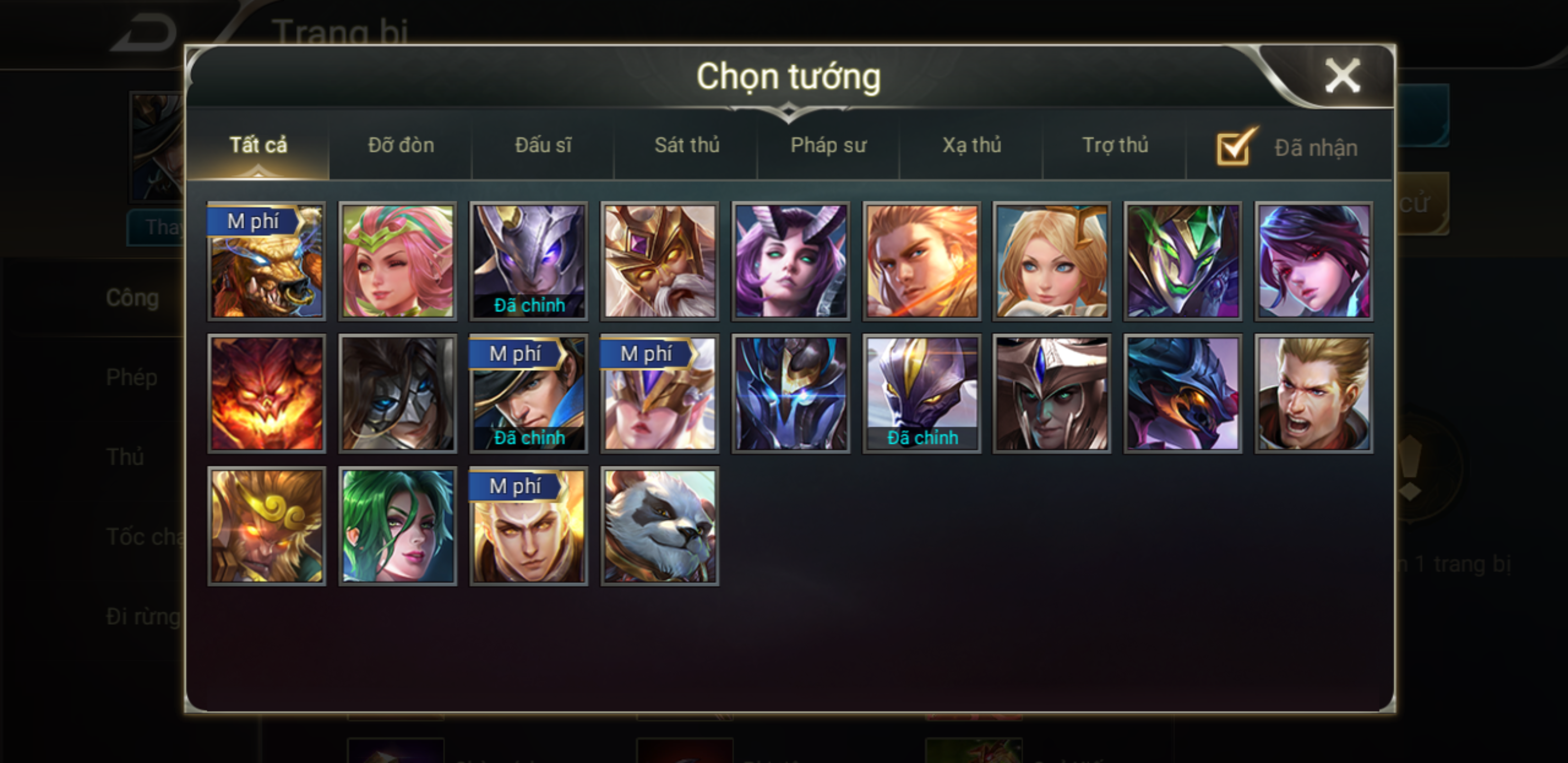The image size is (1568, 763).
Task: Choose the green-haired woman hero
Action: tap(397, 526)
